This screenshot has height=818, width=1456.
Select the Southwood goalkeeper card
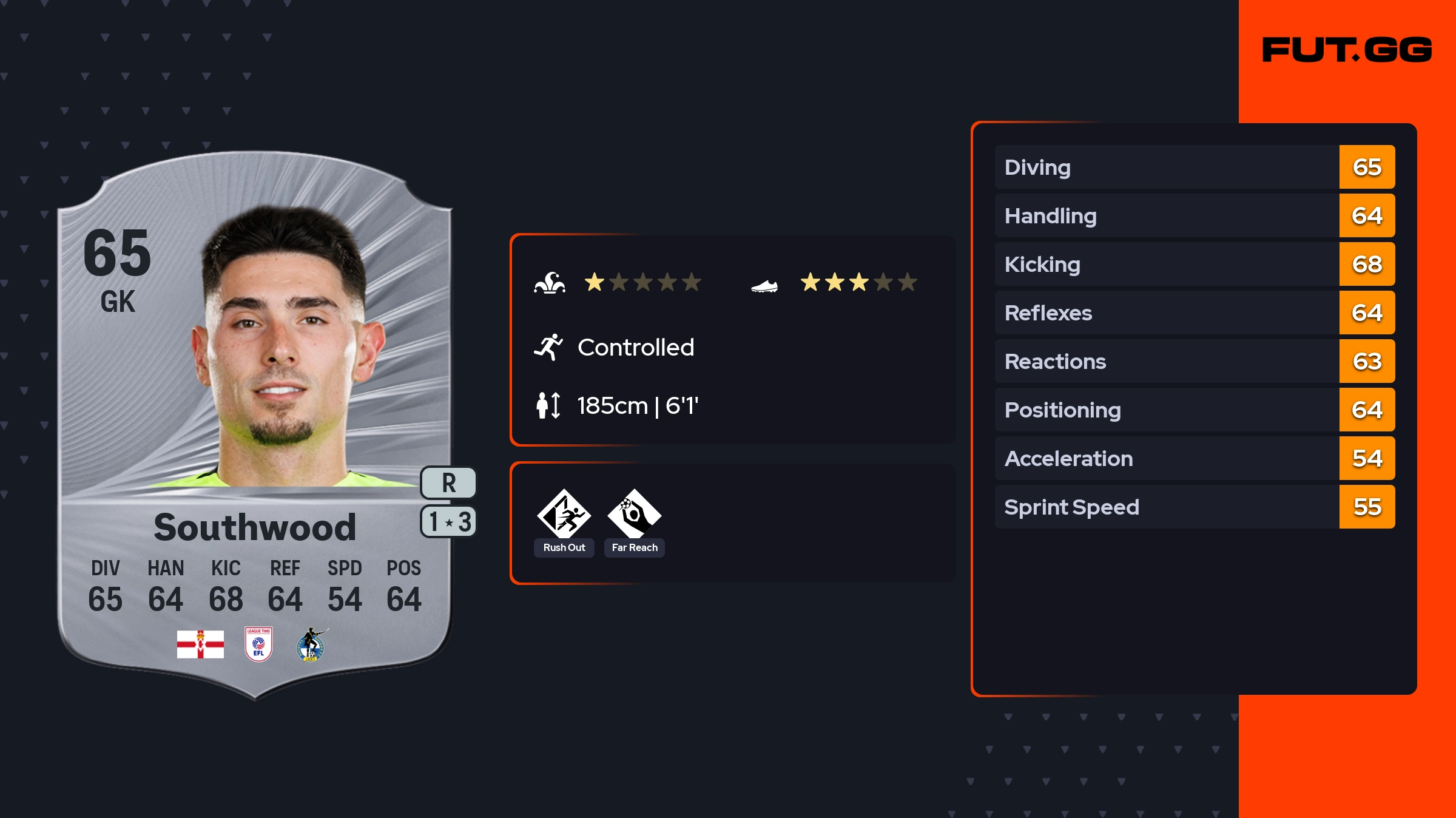tap(255, 425)
